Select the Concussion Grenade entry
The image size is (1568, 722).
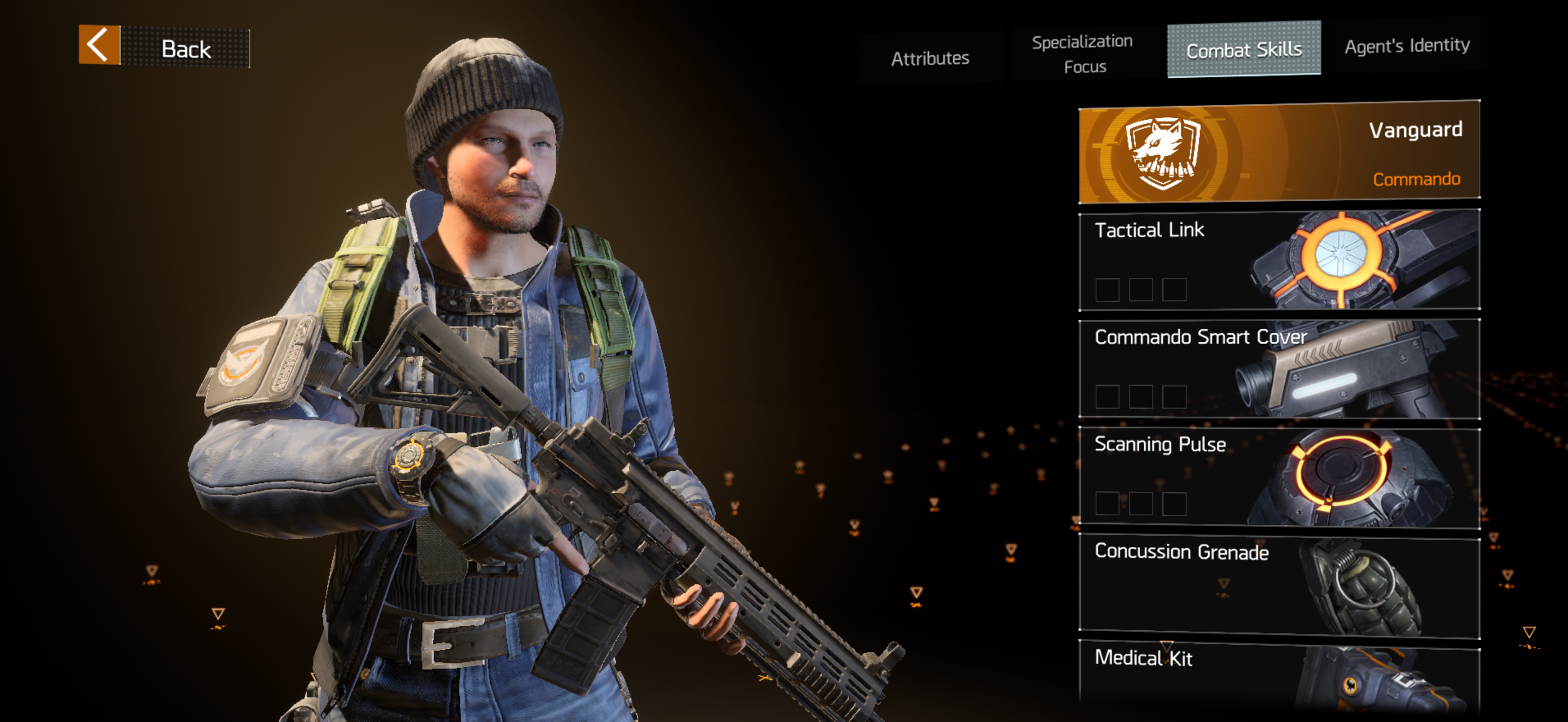point(1279,584)
